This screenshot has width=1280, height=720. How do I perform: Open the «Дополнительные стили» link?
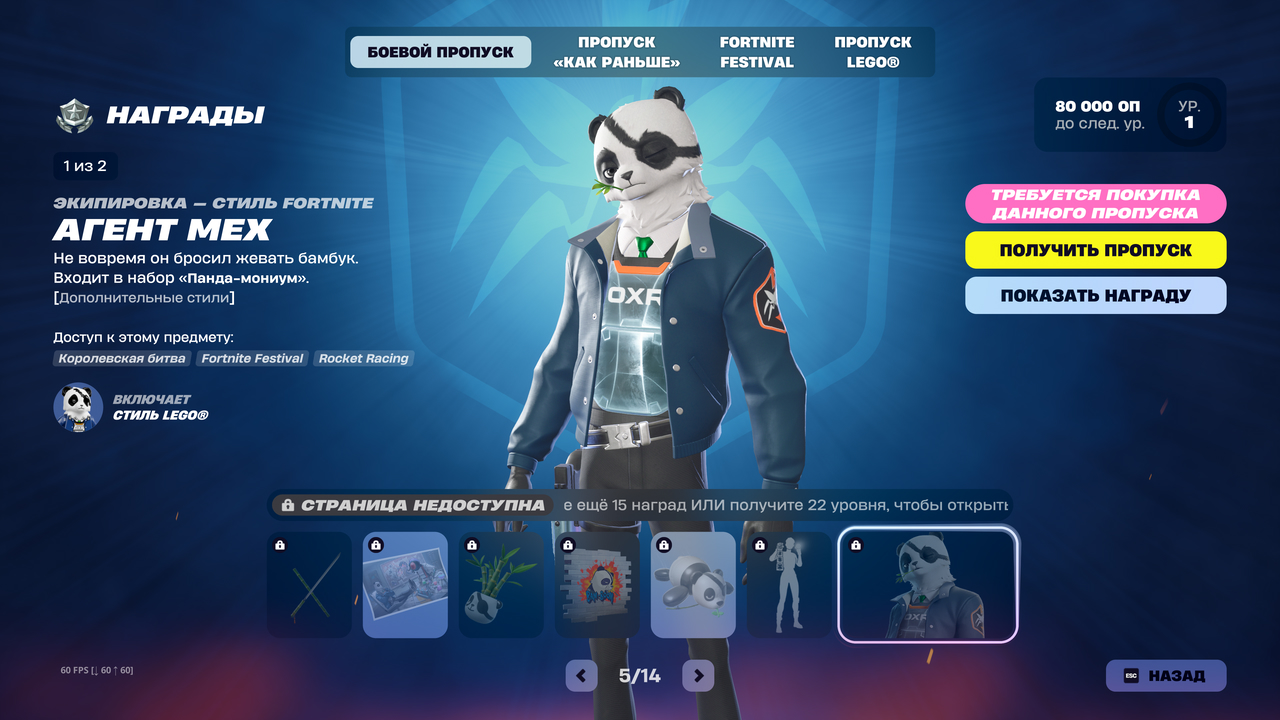144,298
